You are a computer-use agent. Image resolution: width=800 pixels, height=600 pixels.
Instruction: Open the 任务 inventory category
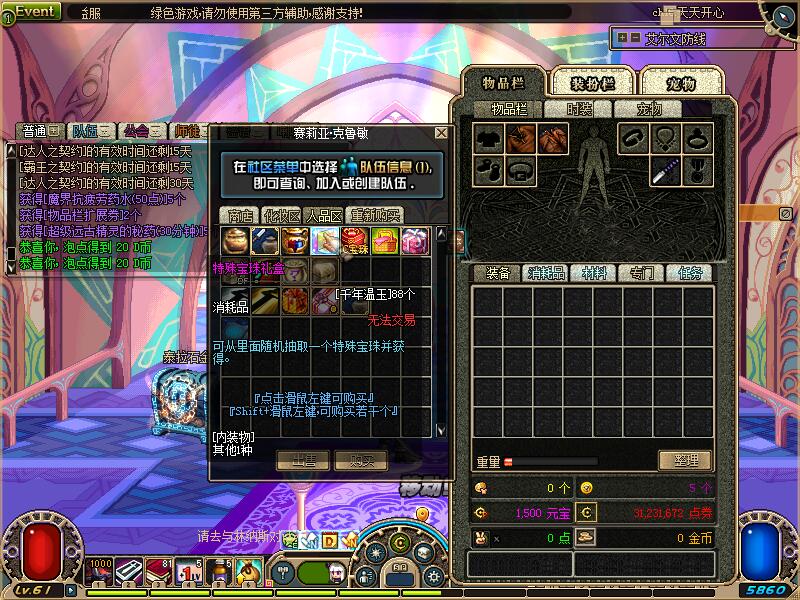[x=690, y=273]
